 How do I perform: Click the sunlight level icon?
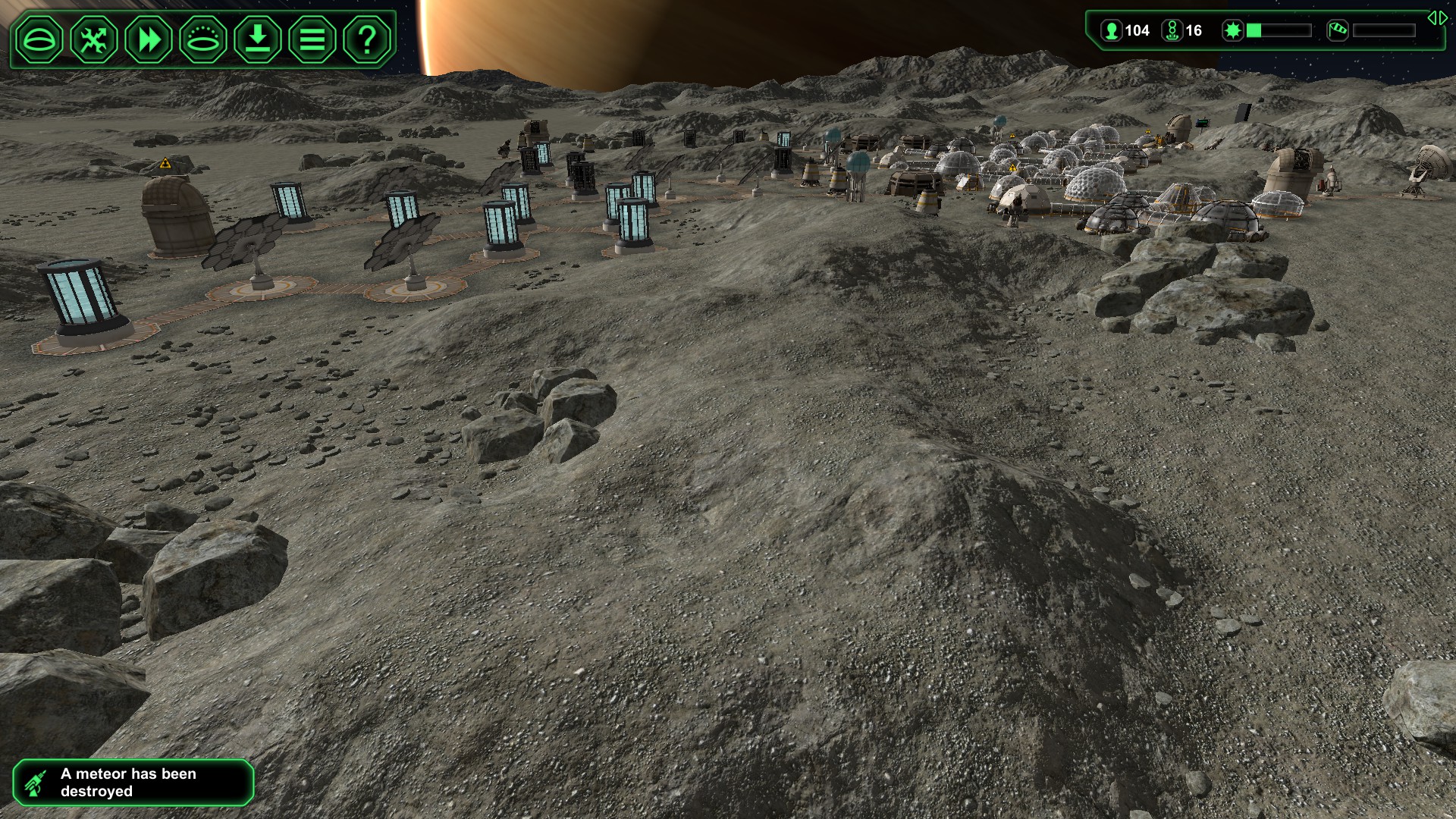pyautogui.click(x=1233, y=31)
